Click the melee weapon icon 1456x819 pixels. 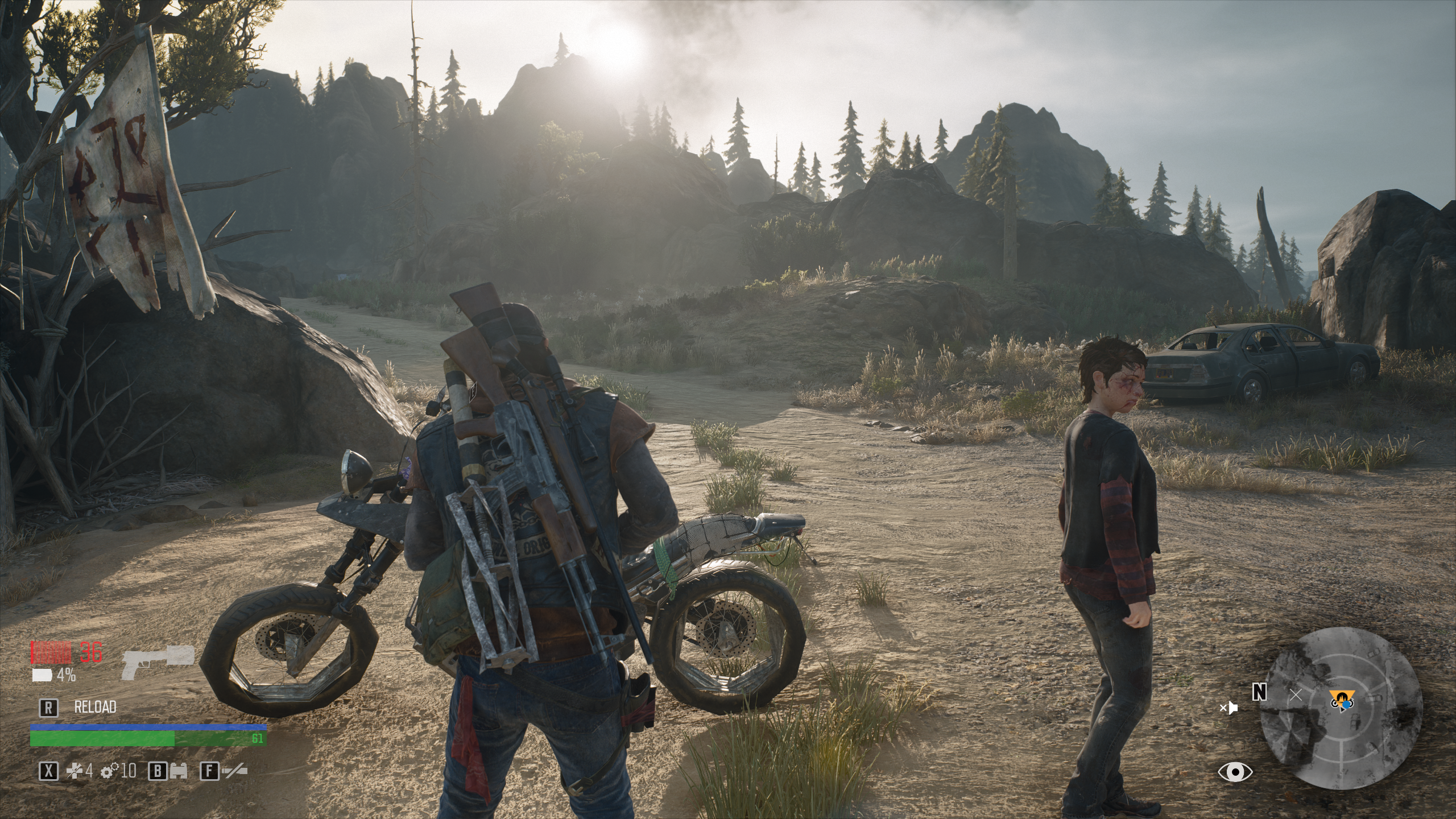[234, 771]
